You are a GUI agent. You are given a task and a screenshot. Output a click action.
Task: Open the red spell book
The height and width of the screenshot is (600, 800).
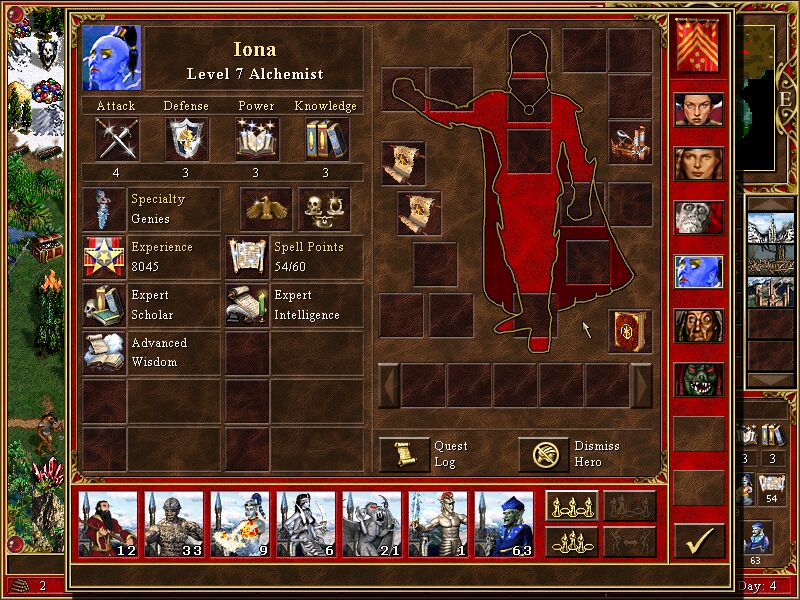[629, 331]
